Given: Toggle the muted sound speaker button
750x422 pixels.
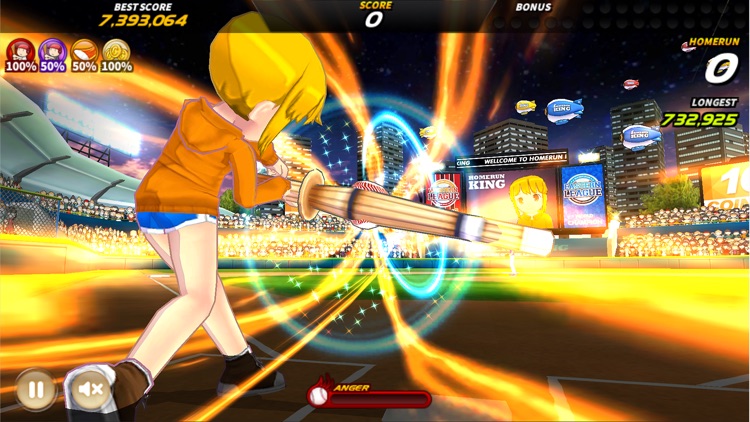Looking at the screenshot, I should pos(89,388).
